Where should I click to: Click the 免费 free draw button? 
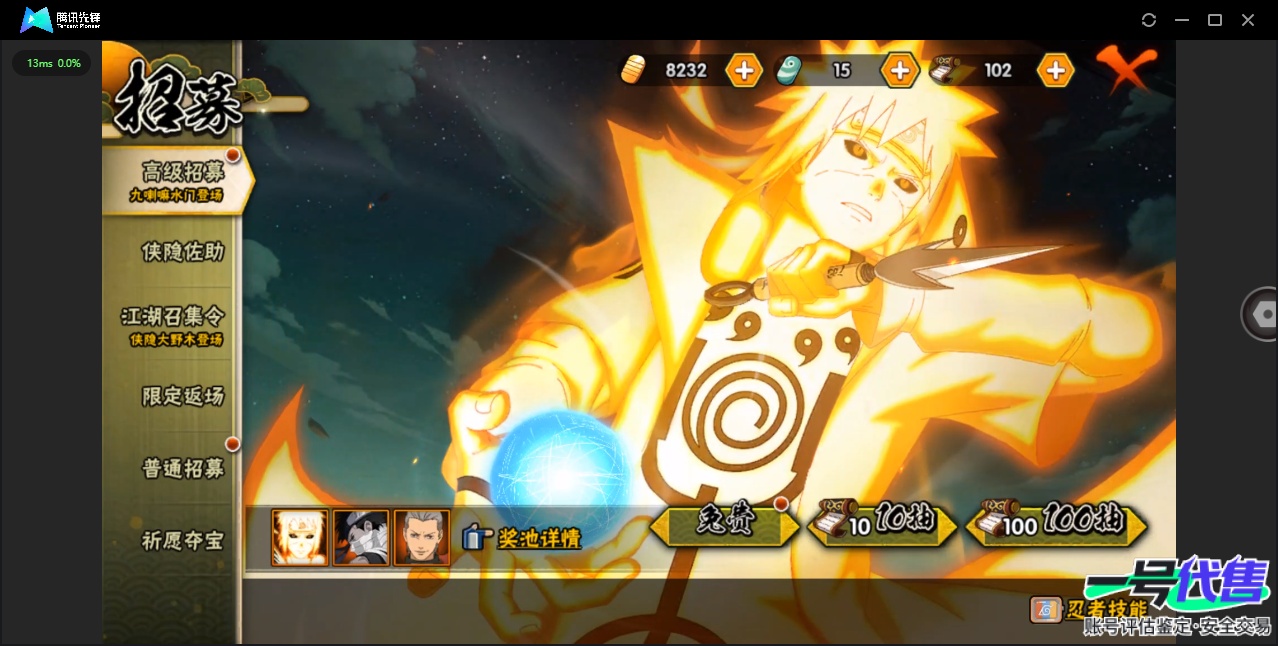tap(724, 523)
